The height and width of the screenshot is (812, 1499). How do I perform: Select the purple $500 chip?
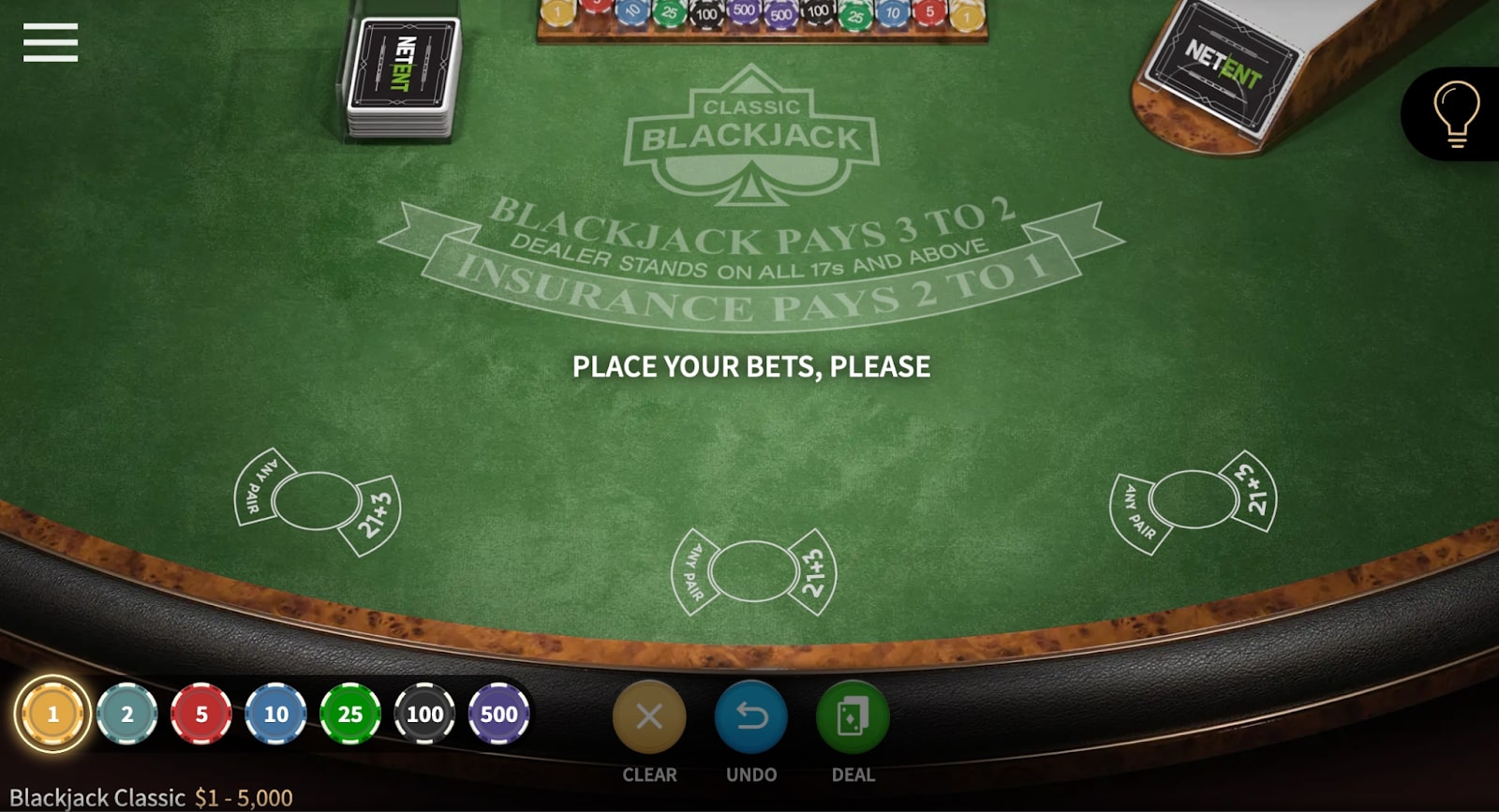(498, 714)
